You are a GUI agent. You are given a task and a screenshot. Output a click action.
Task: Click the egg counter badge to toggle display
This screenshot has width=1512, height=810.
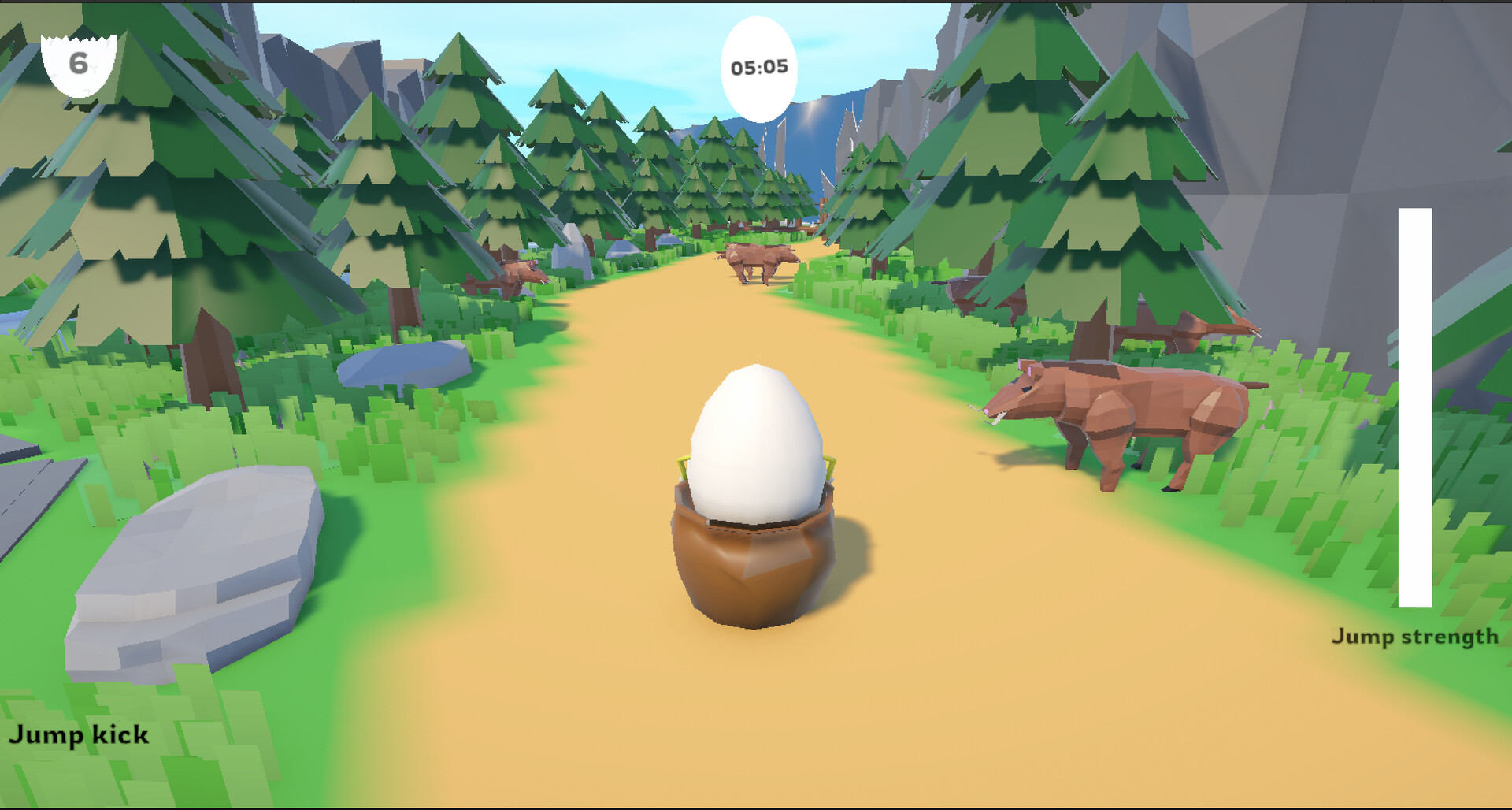click(x=79, y=61)
